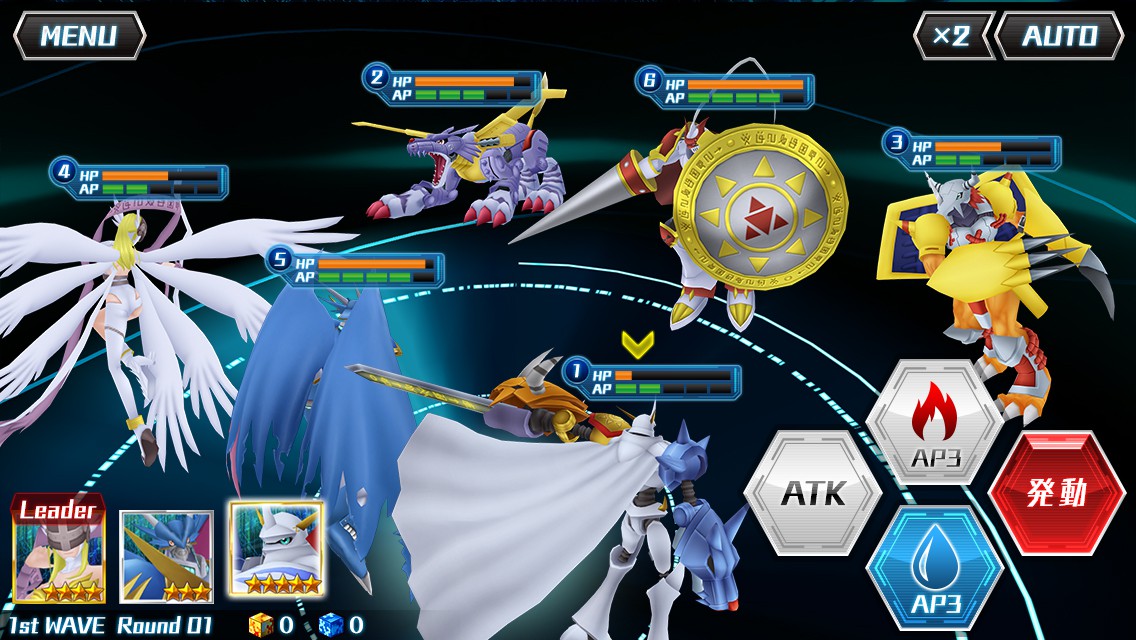Enable AUTO battle mode

click(x=1059, y=36)
